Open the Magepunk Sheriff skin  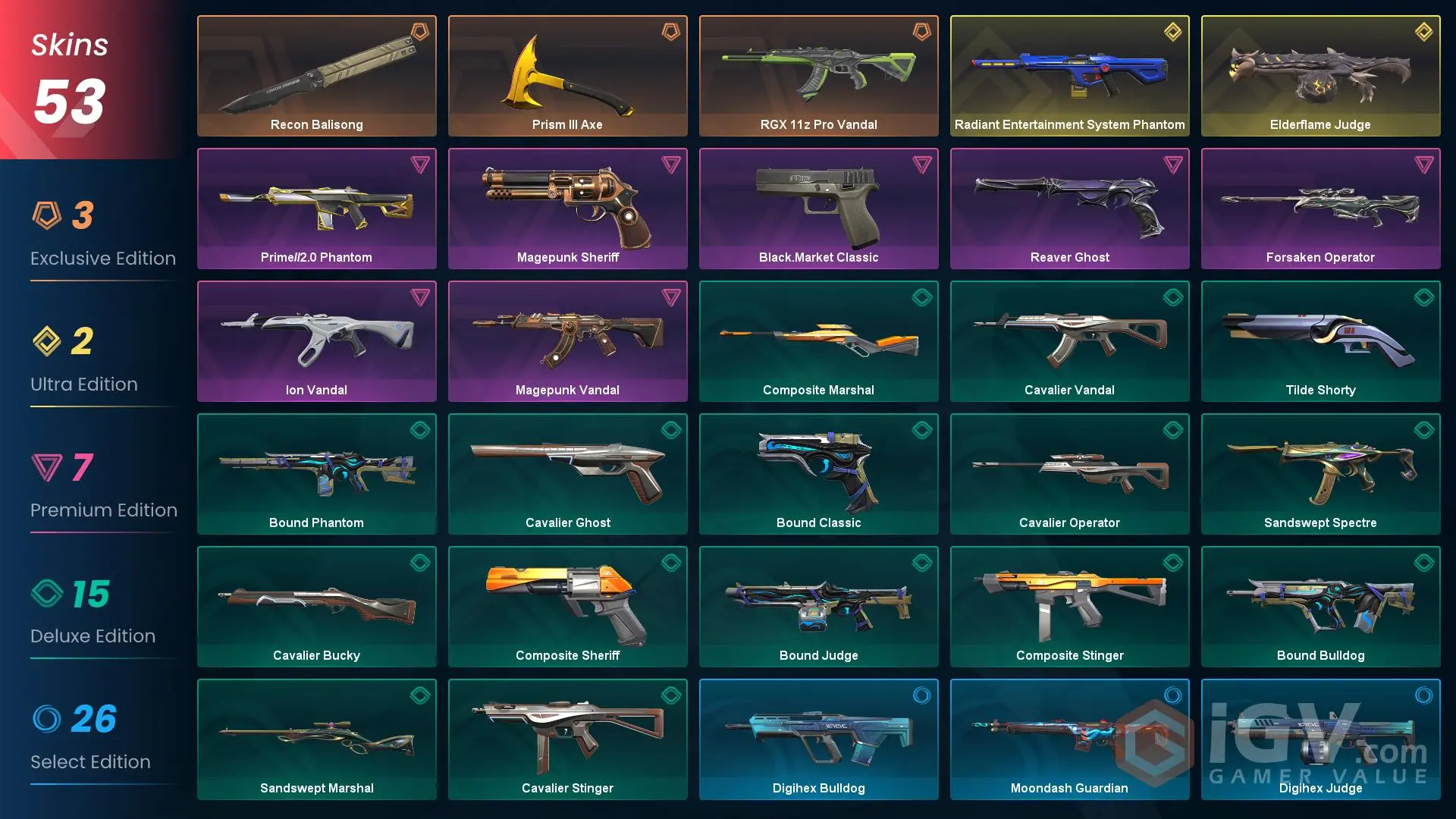pyautogui.click(x=567, y=208)
